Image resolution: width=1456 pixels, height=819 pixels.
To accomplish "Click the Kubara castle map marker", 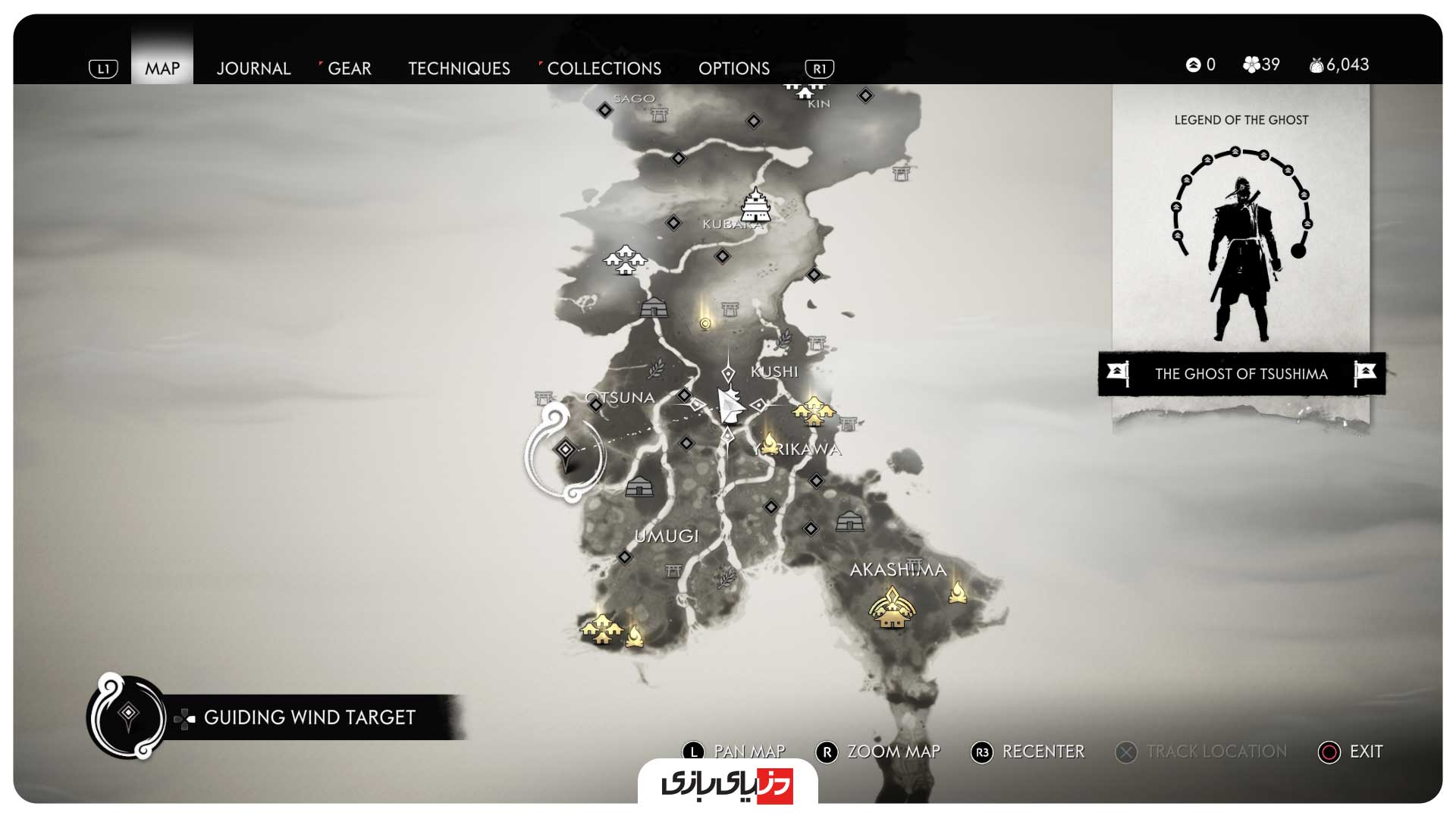I will coord(755,205).
